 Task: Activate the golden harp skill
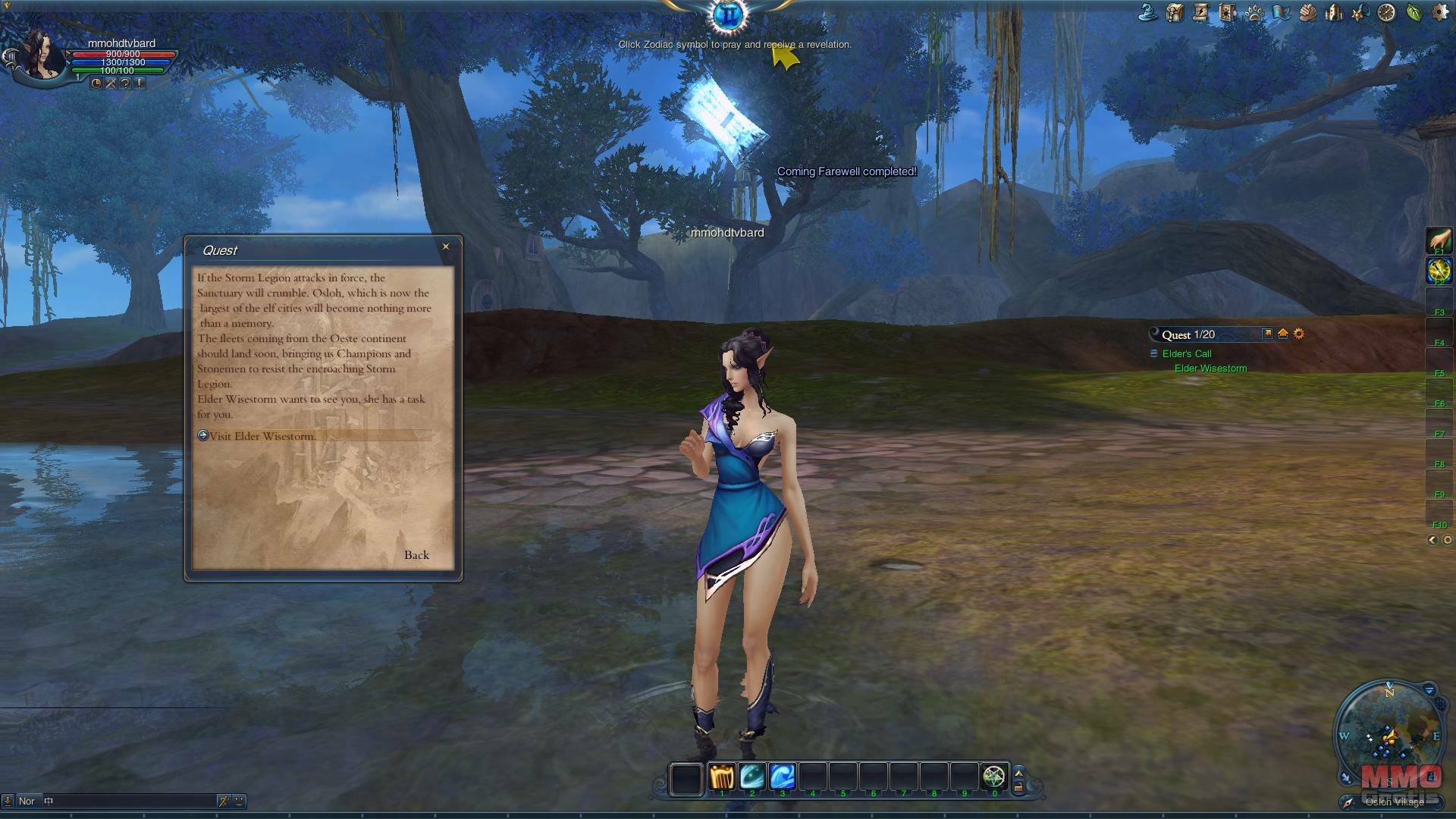tap(722, 777)
